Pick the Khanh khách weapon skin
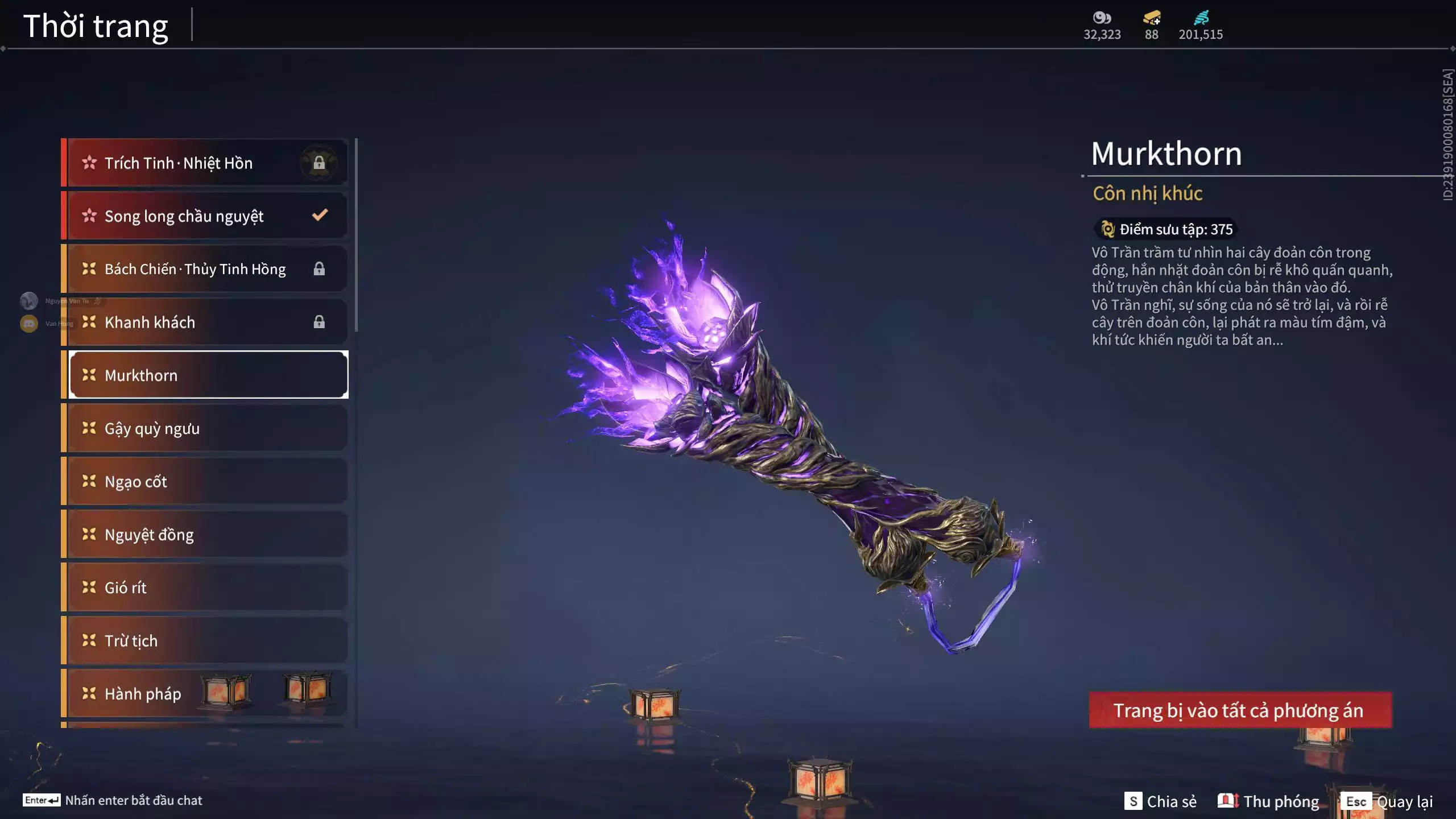This screenshot has width=1456, height=819. 205,322
